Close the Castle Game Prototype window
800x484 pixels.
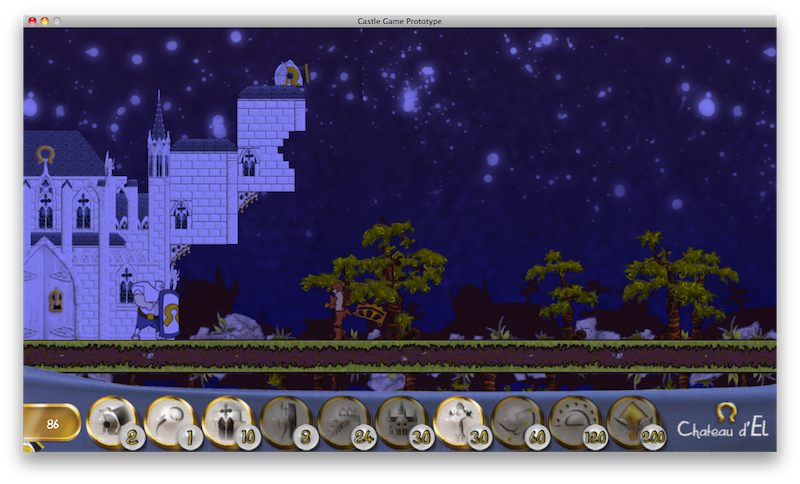click(x=32, y=21)
